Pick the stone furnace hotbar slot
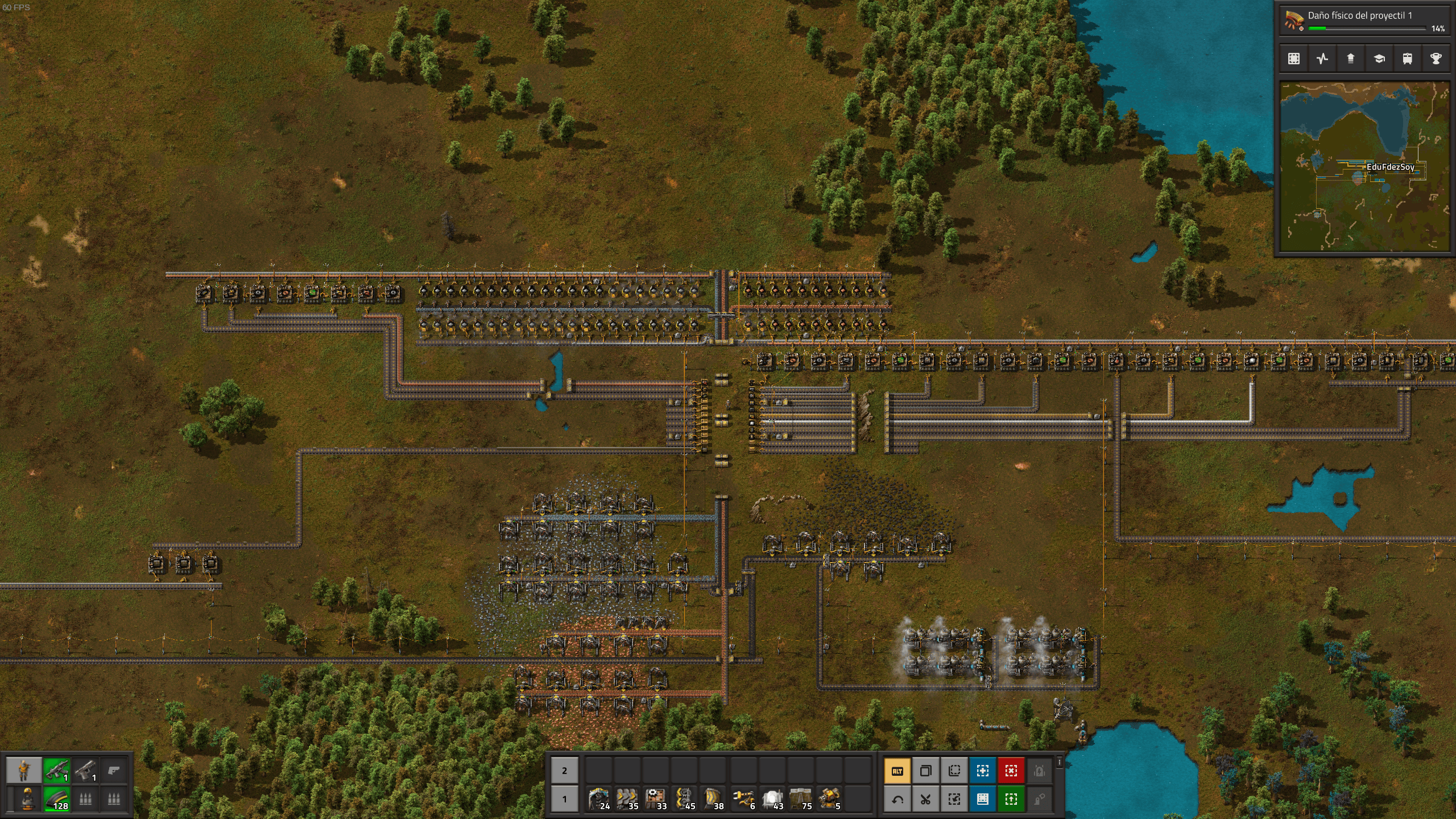1456x819 pixels. [771, 799]
